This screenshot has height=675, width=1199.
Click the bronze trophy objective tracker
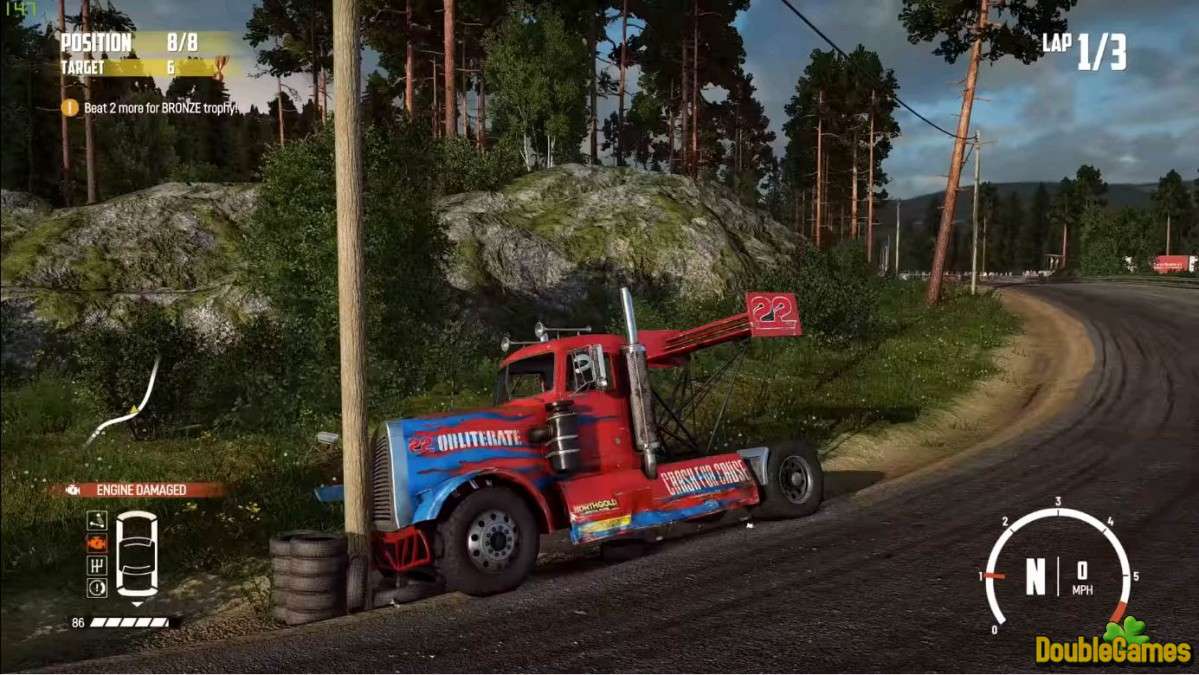point(150,107)
